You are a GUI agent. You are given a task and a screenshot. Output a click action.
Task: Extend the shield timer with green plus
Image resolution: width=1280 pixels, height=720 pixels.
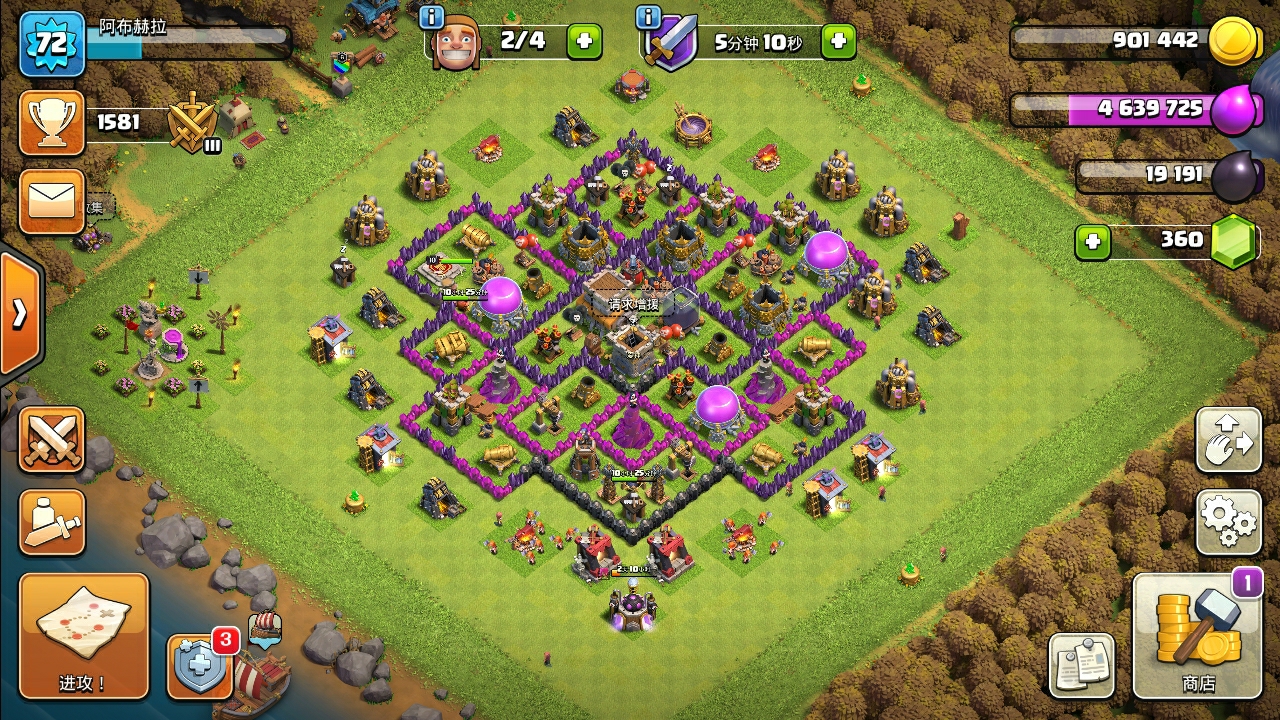[x=838, y=41]
